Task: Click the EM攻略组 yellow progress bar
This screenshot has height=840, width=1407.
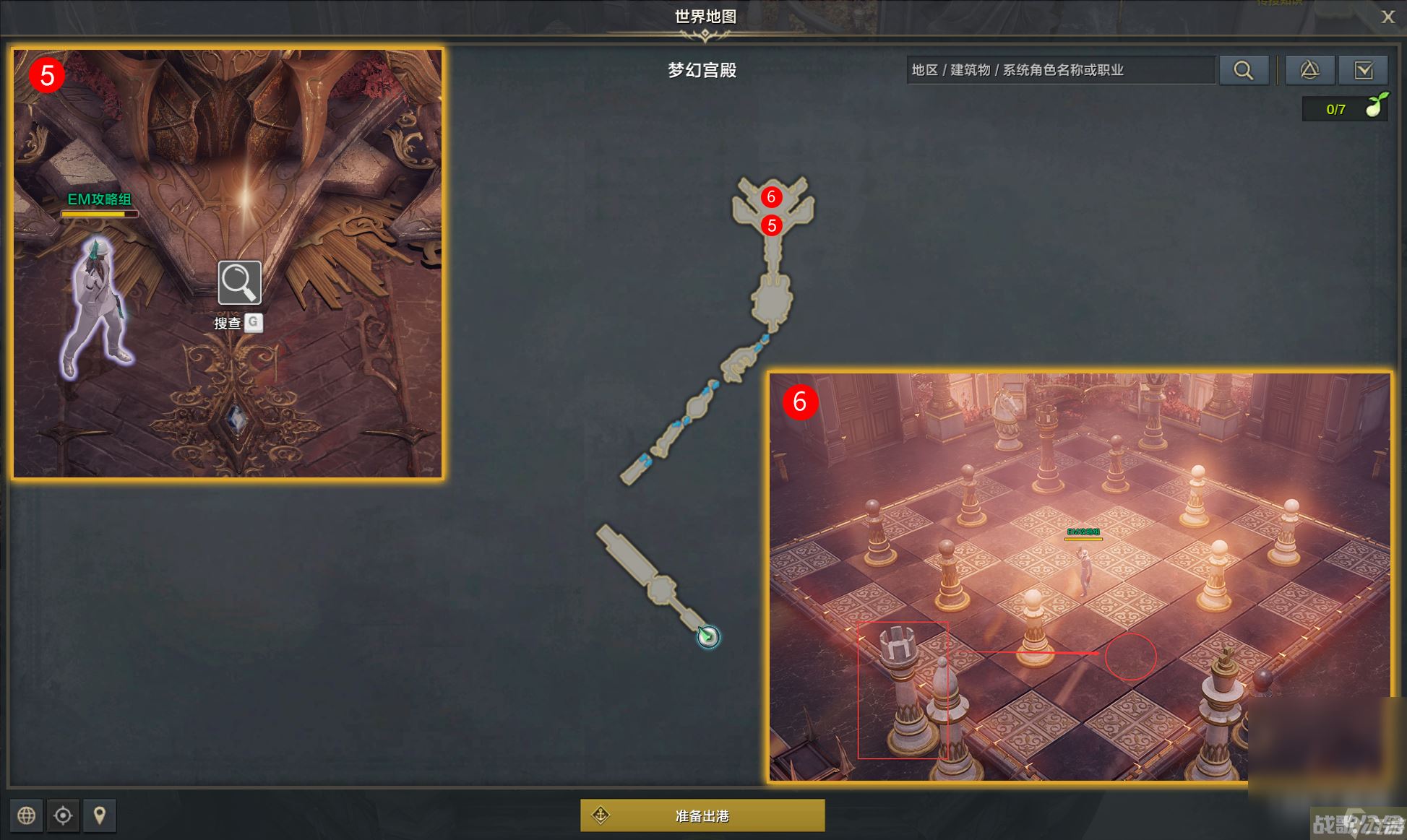Action: point(100,214)
